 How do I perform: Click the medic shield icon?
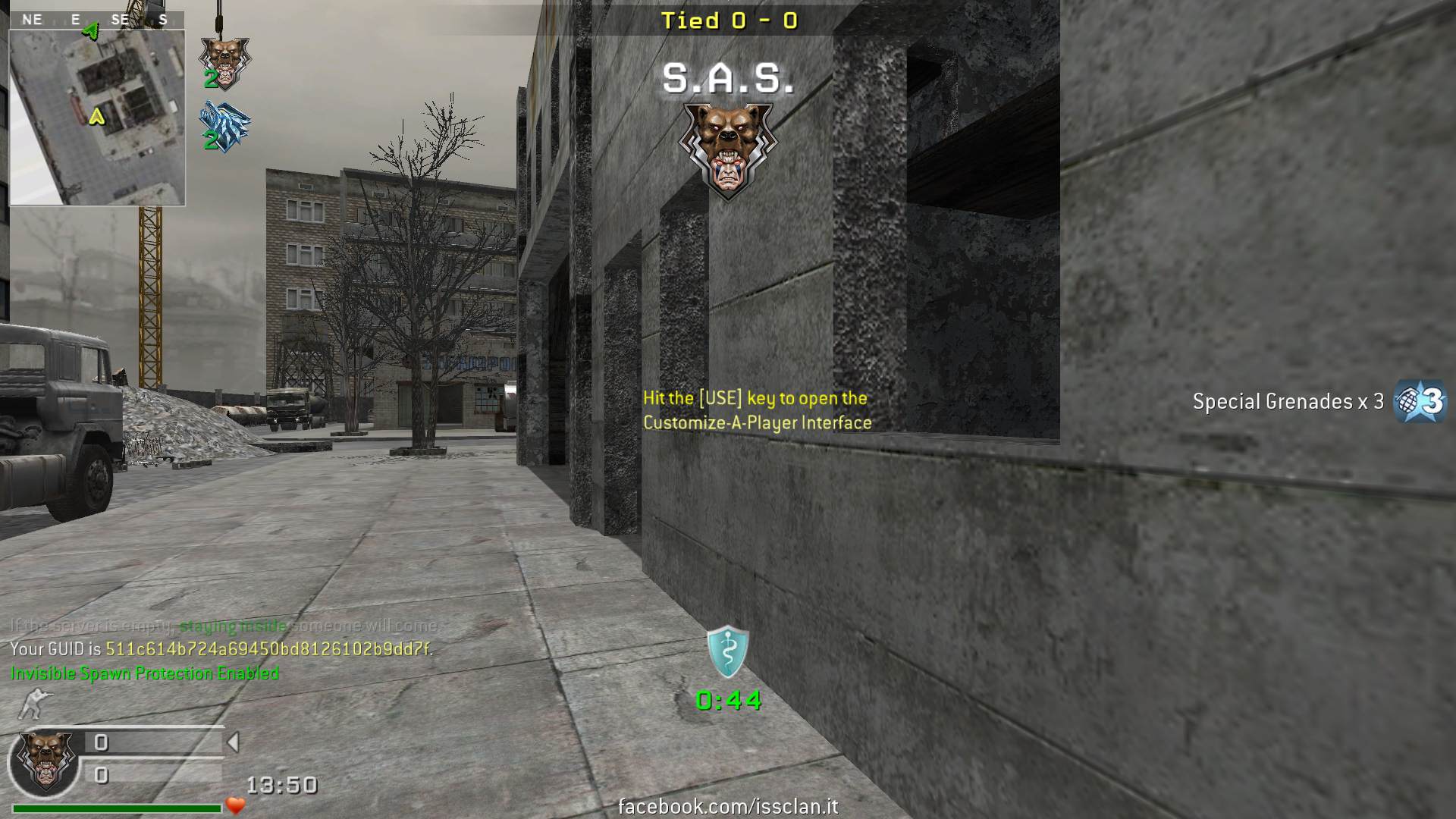pos(728,651)
